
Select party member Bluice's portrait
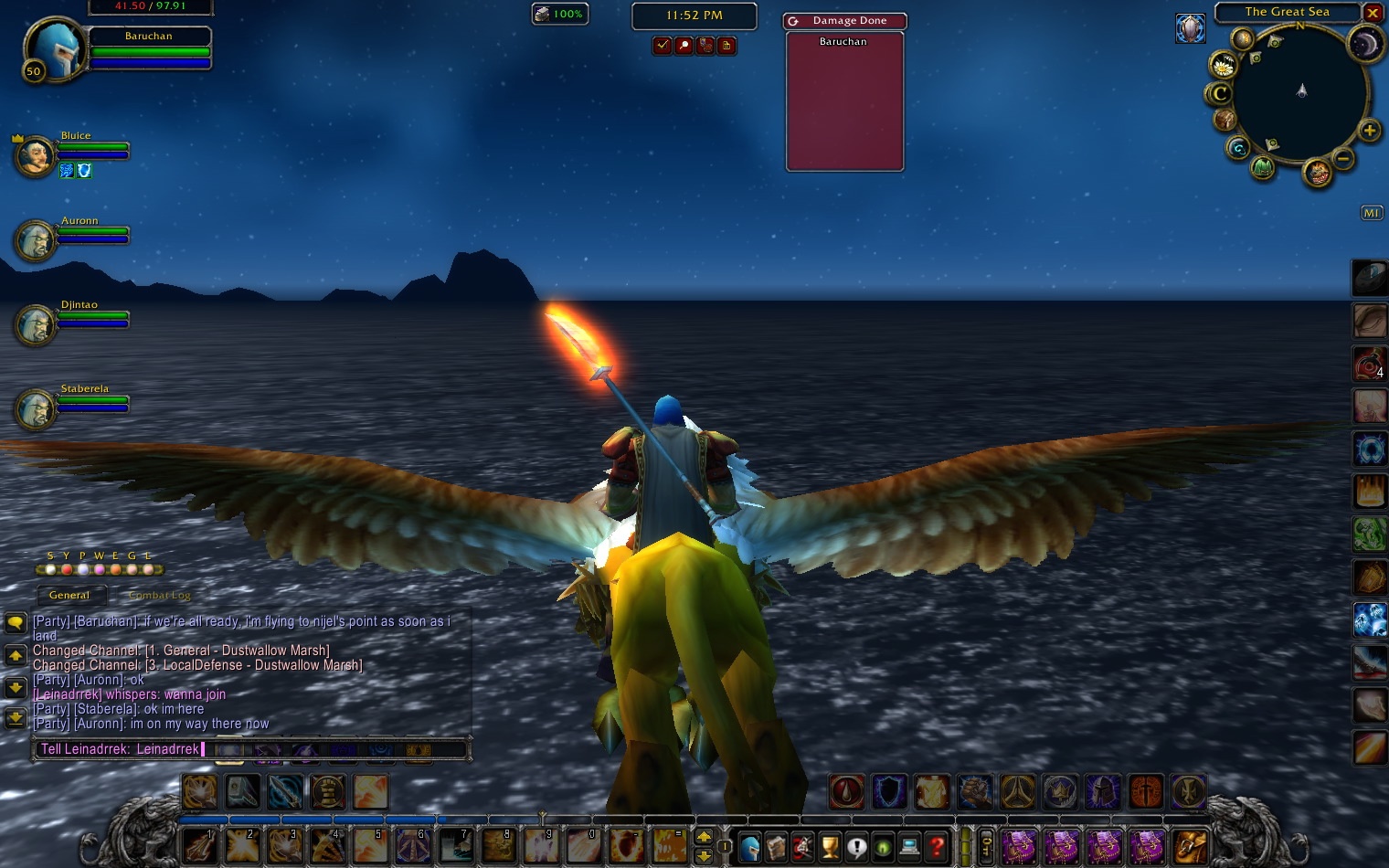[x=35, y=156]
